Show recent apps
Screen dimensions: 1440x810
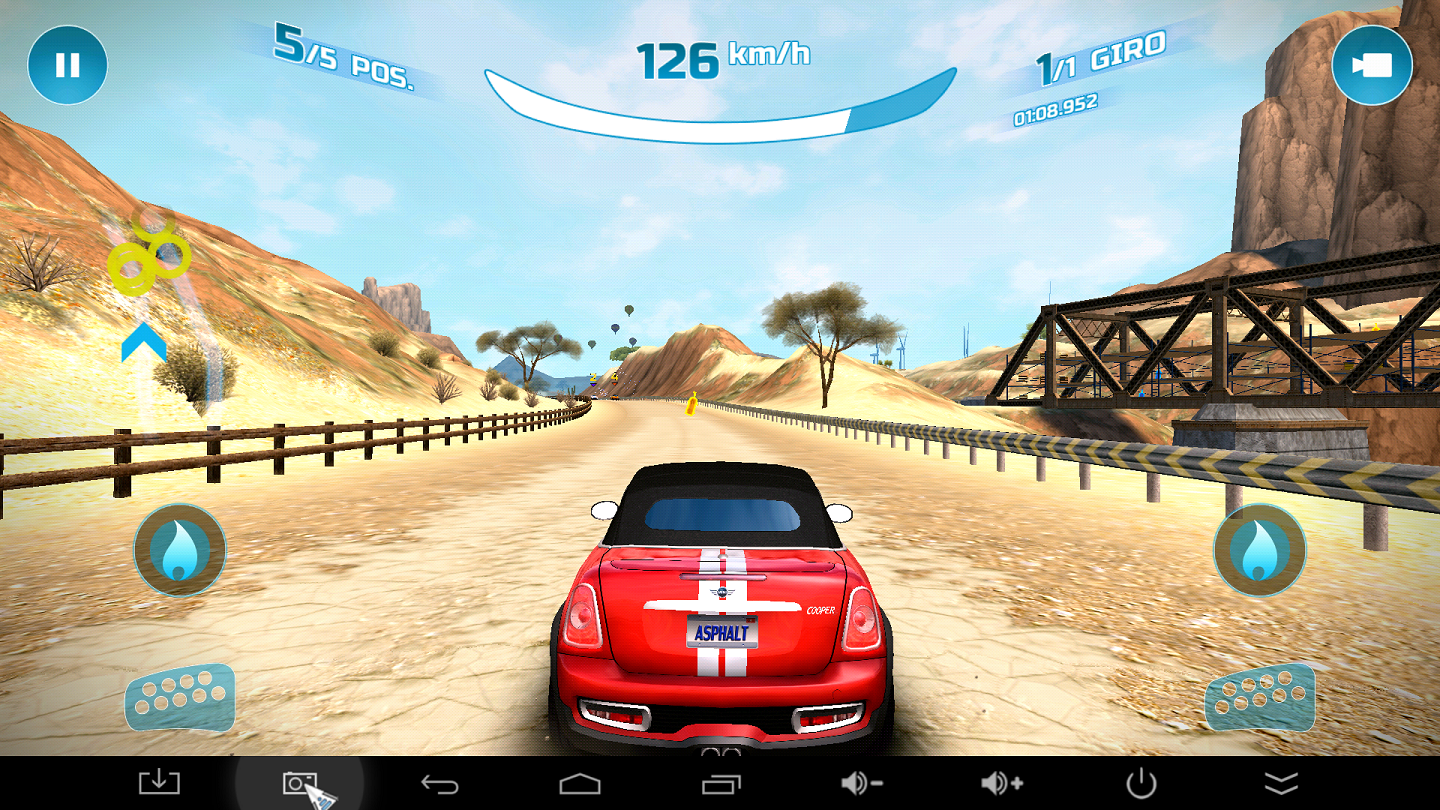click(721, 783)
